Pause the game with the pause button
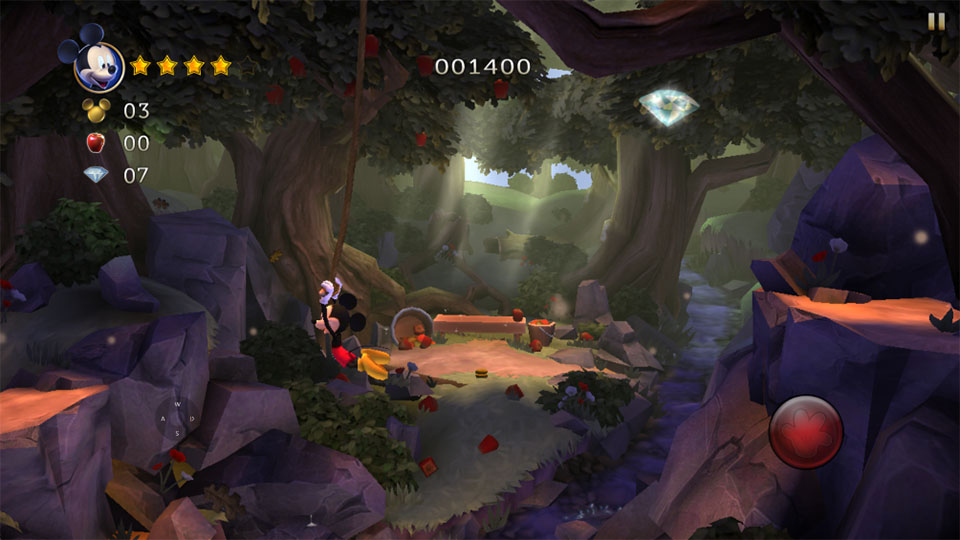This screenshot has height=540, width=960. coord(936,21)
